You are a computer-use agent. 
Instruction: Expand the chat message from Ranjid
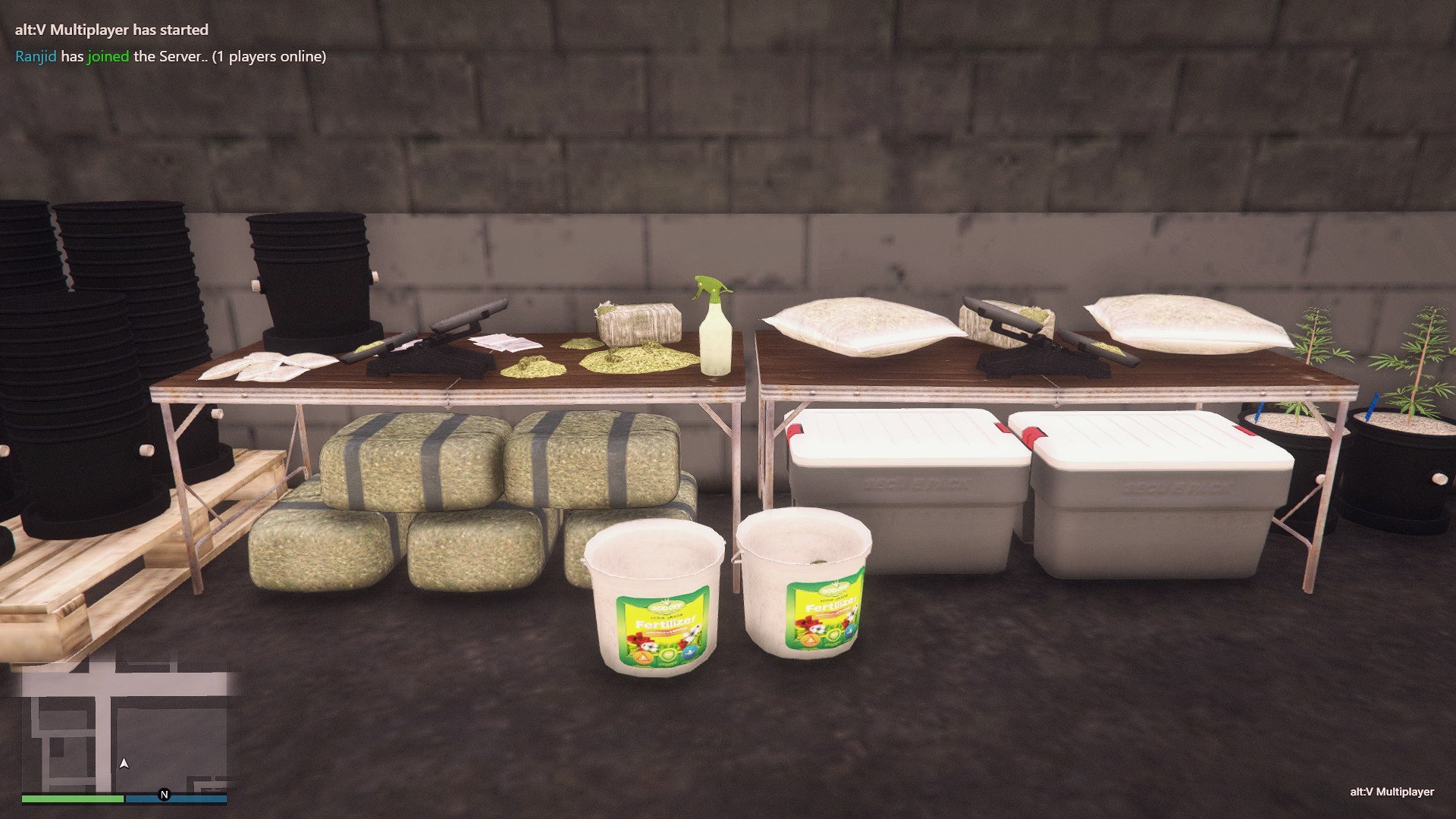pos(167,55)
